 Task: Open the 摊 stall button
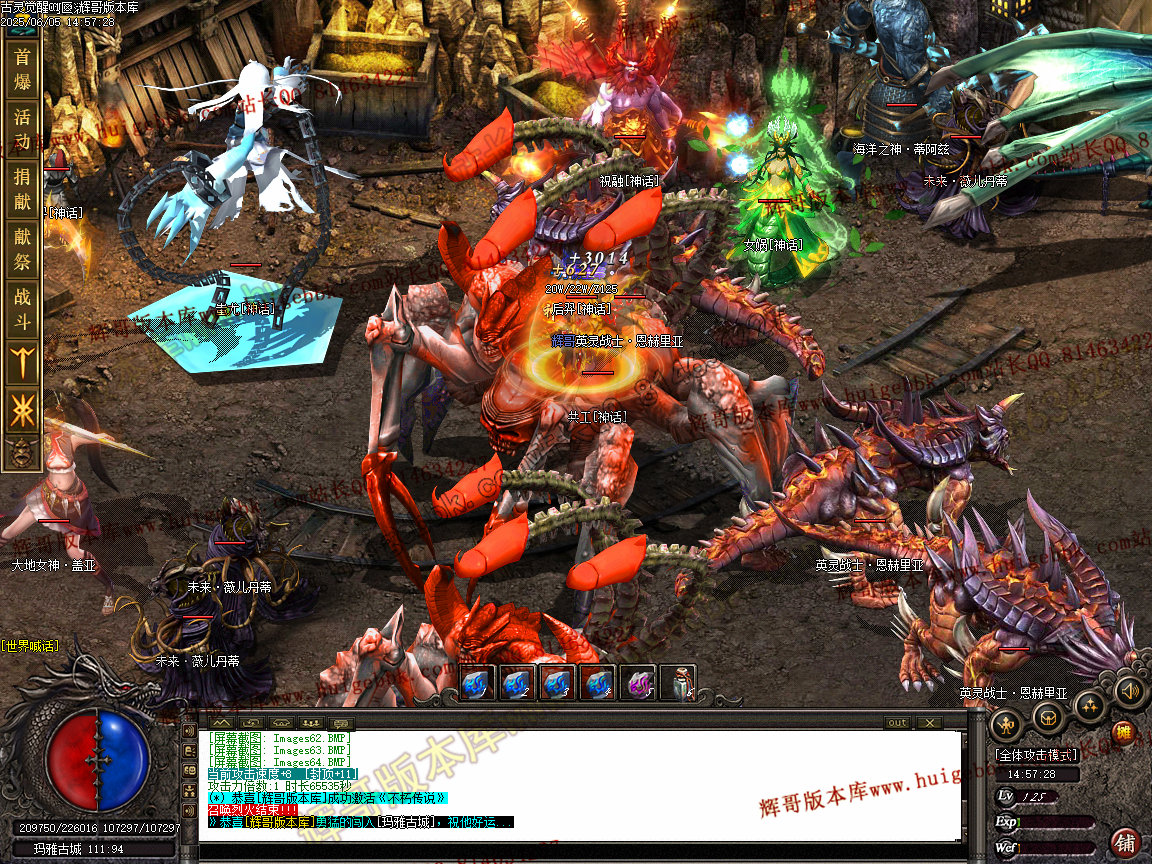pos(1124,733)
